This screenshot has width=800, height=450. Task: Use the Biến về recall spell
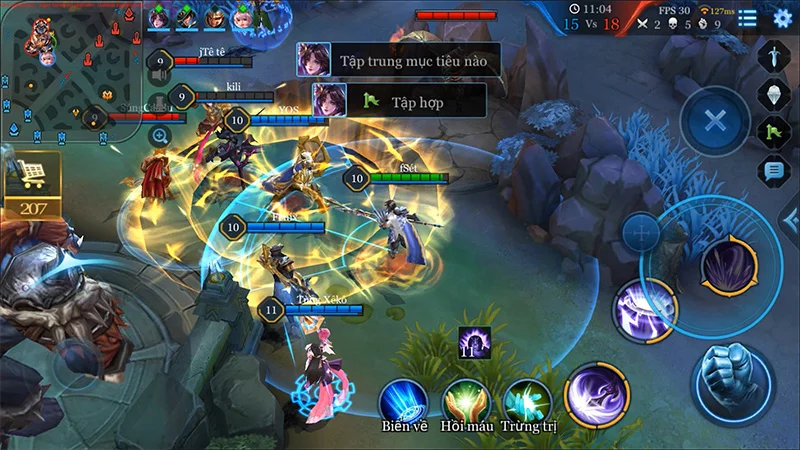(x=403, y=400)
